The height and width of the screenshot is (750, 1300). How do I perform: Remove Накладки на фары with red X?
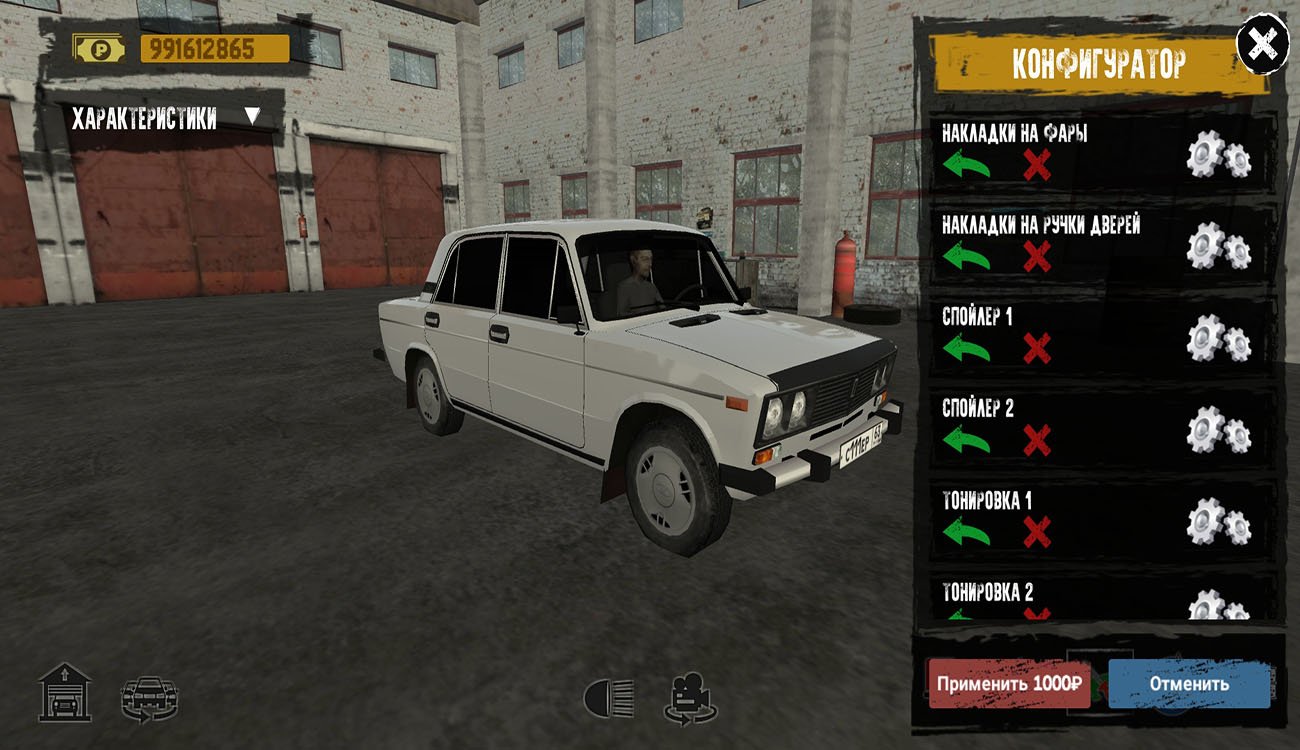coord(1037,165)
